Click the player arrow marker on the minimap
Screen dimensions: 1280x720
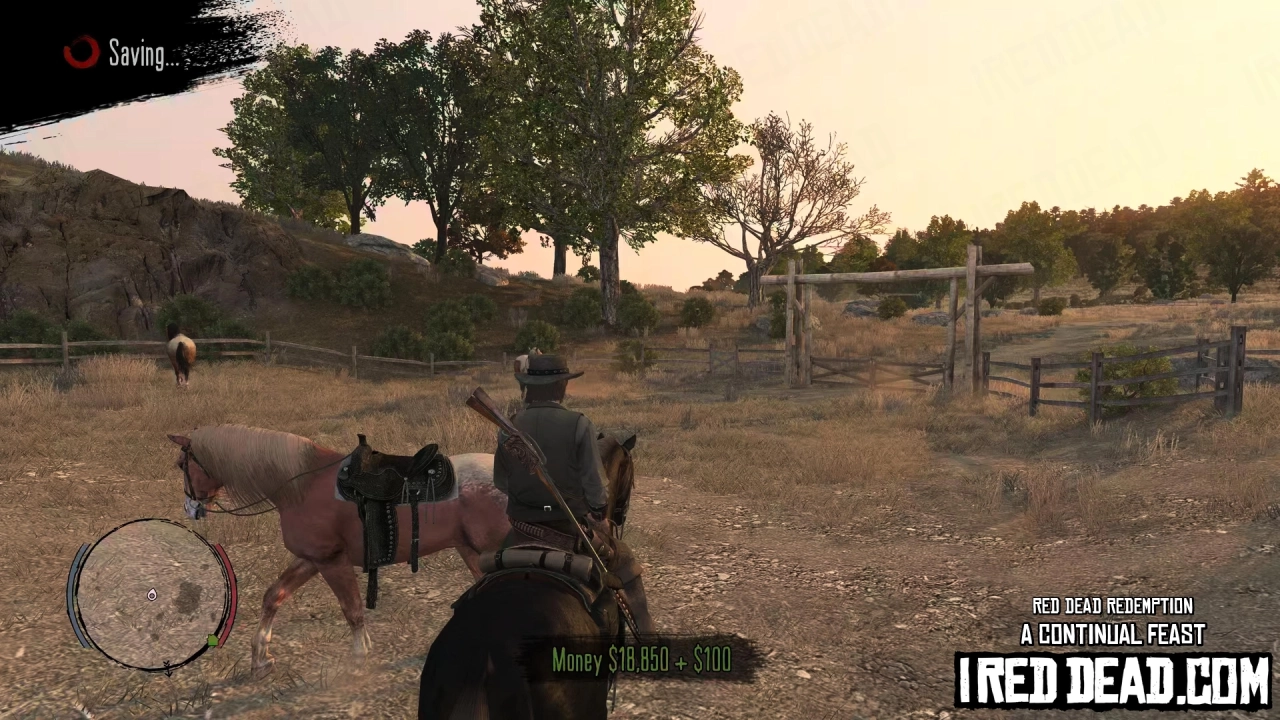click(x=152, y=596)
